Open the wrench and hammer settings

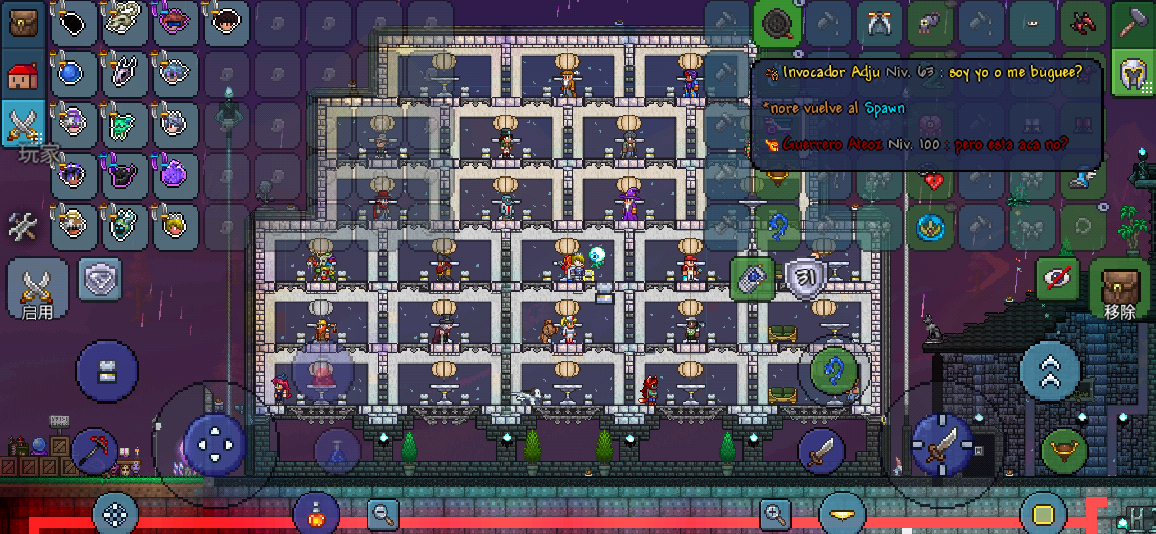click(22, 228)
